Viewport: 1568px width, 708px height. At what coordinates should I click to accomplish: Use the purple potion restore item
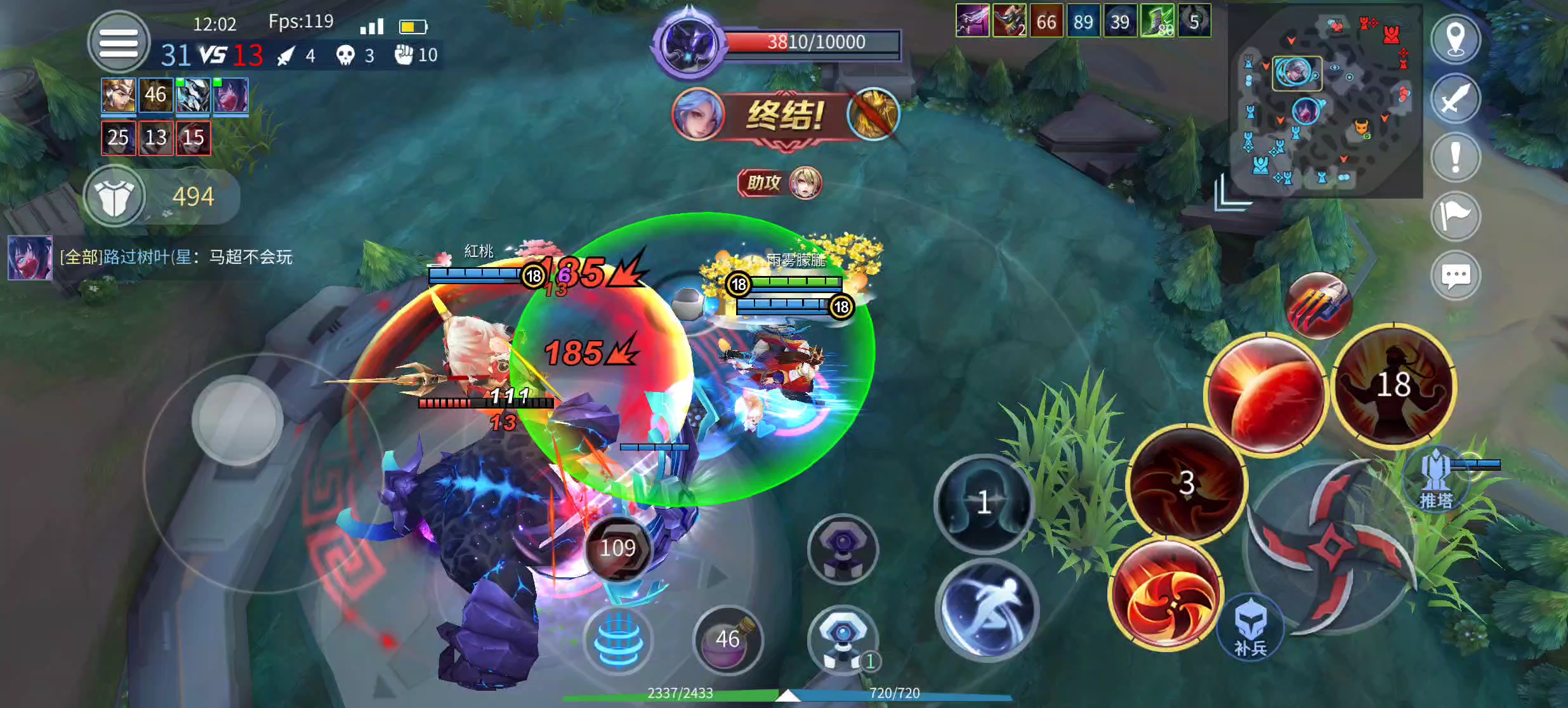728,639
